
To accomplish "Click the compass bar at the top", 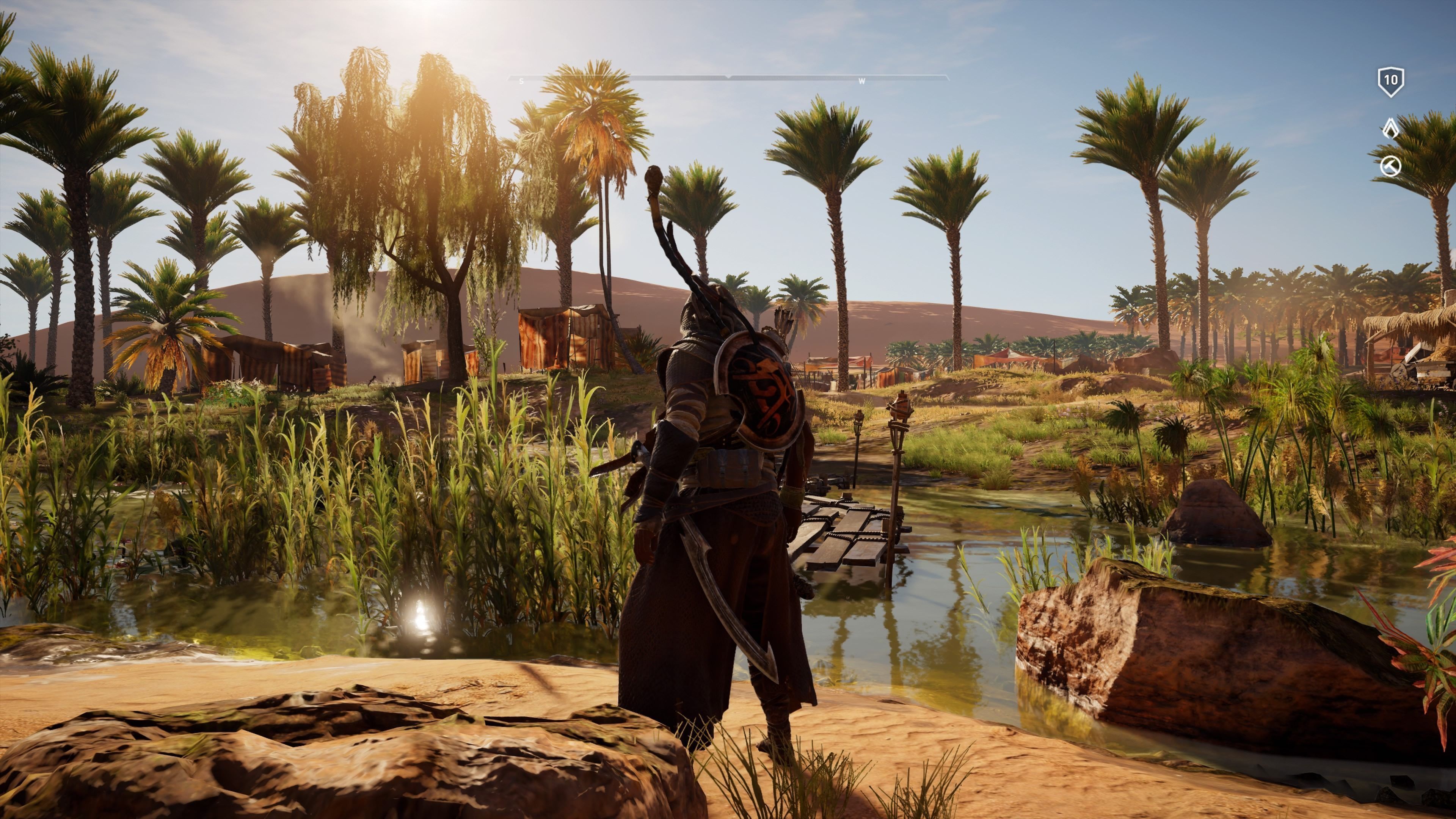I will (x=728, y=78).
